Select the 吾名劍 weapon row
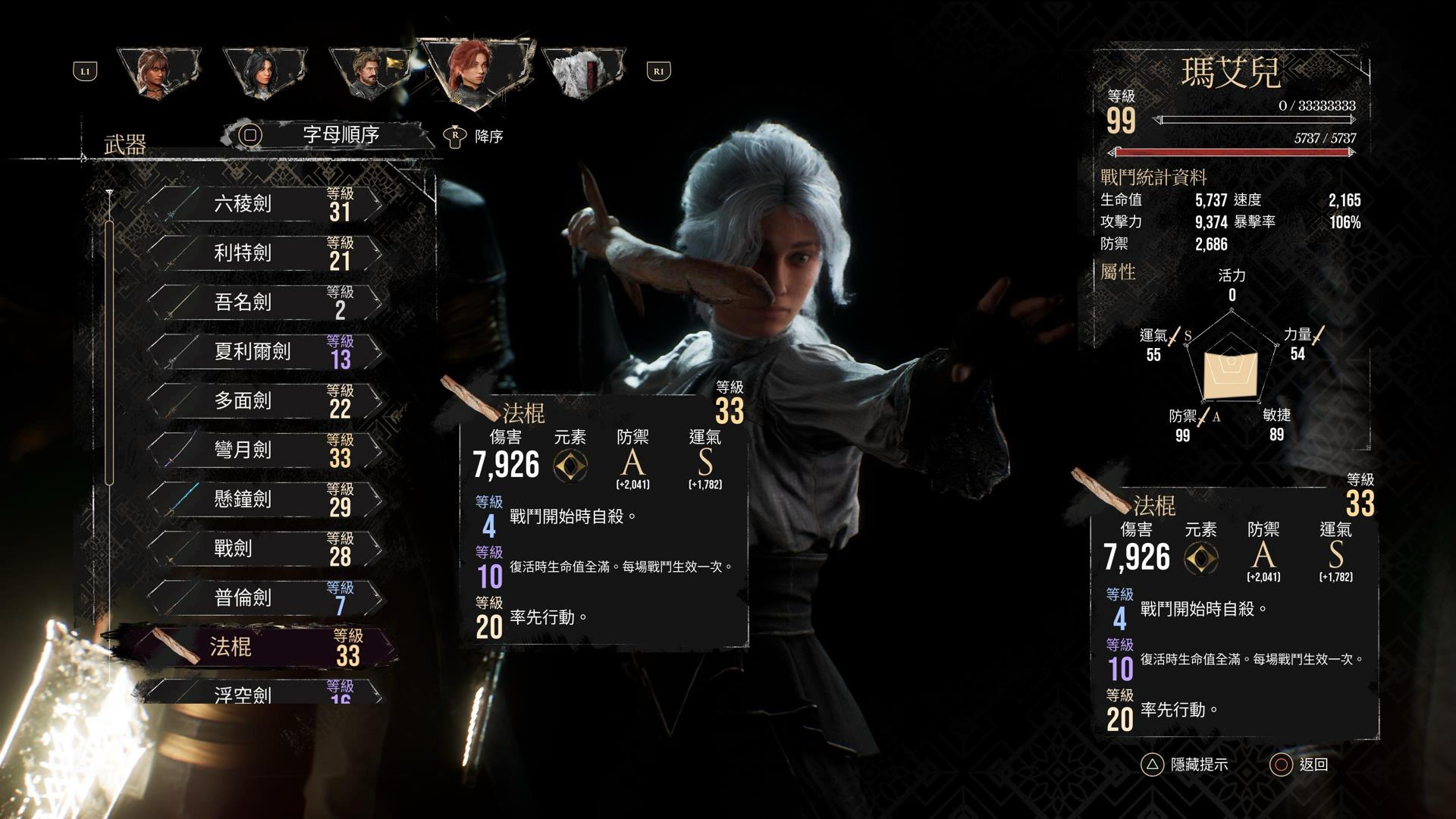 tap(262, 303)
